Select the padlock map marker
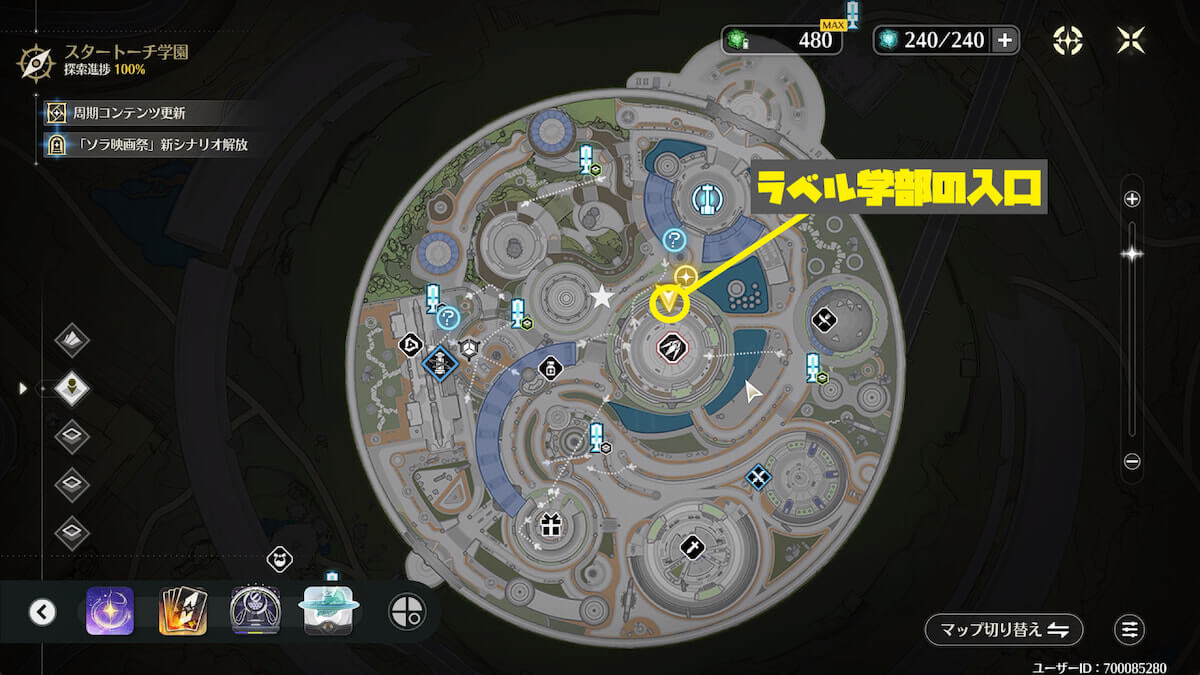The image size is (1200, 675). pos(550,369)
